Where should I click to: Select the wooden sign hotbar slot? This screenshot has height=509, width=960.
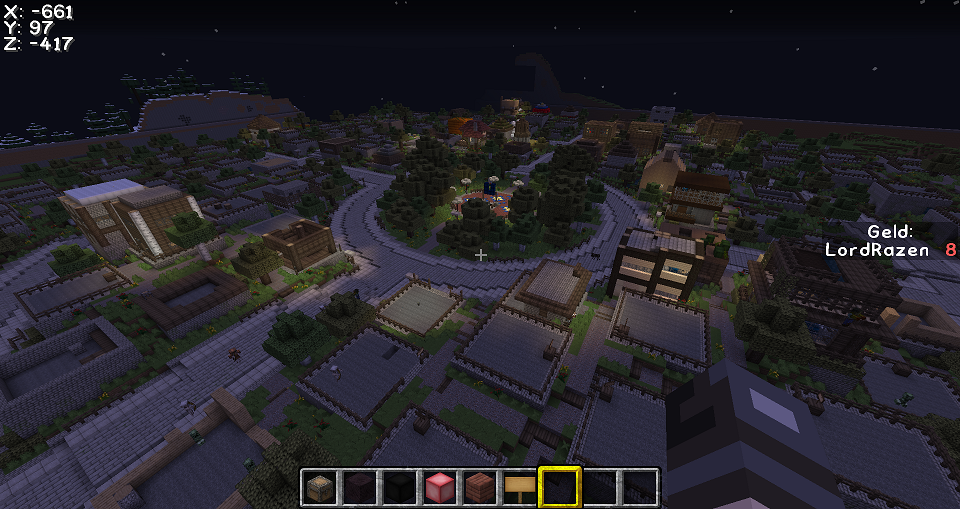(520, 487)
